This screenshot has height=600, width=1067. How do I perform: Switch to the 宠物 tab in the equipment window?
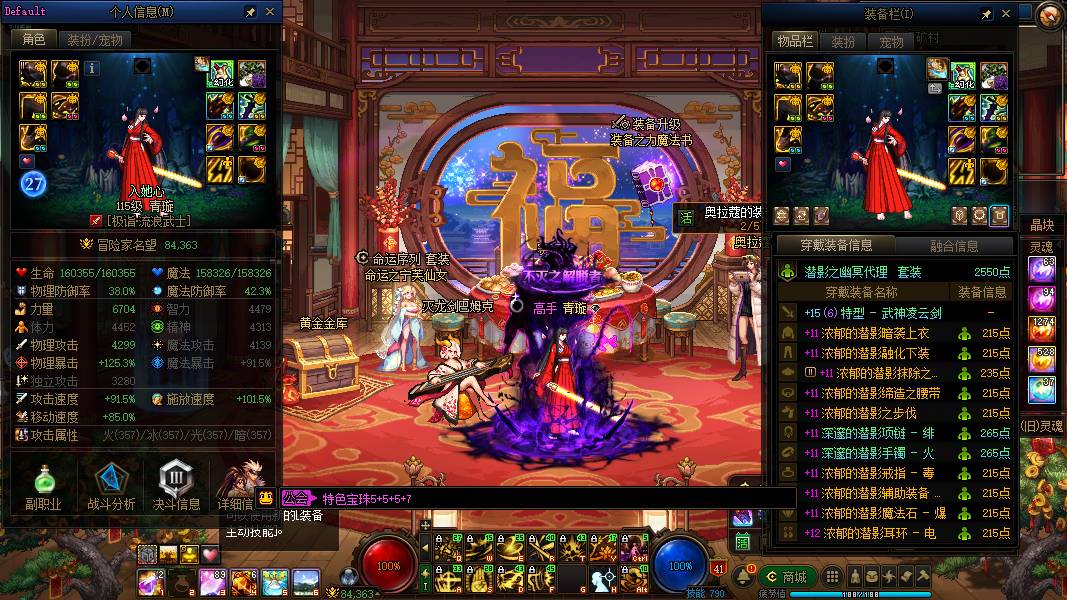(x=891, y=42)
